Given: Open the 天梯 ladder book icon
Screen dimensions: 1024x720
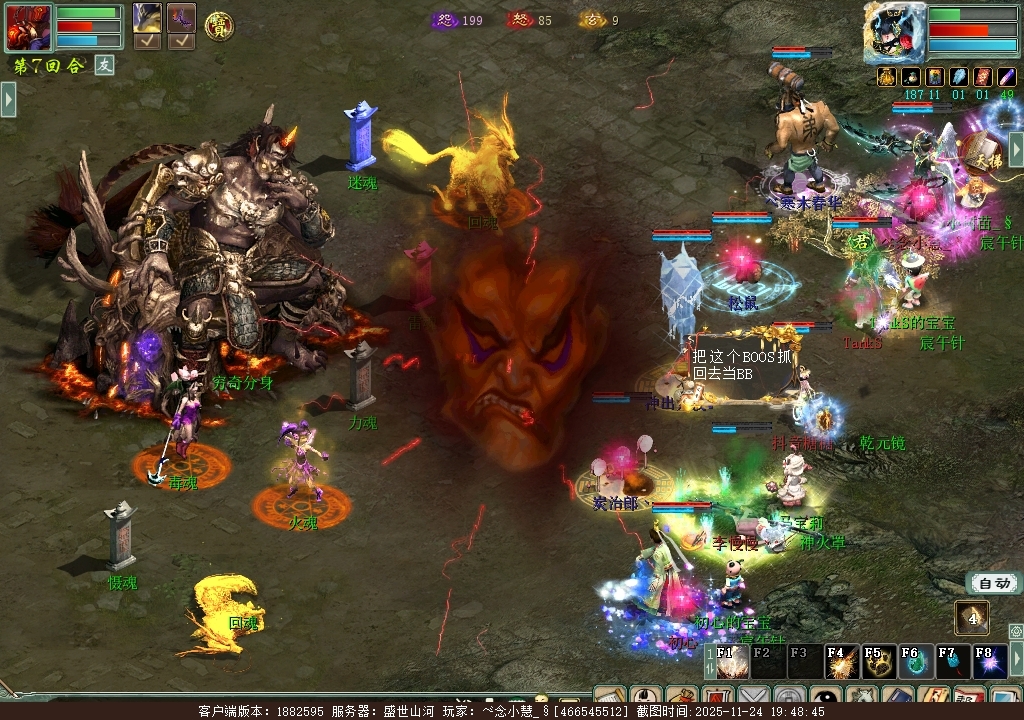Looking at the screenshot, I should (984, 153).
